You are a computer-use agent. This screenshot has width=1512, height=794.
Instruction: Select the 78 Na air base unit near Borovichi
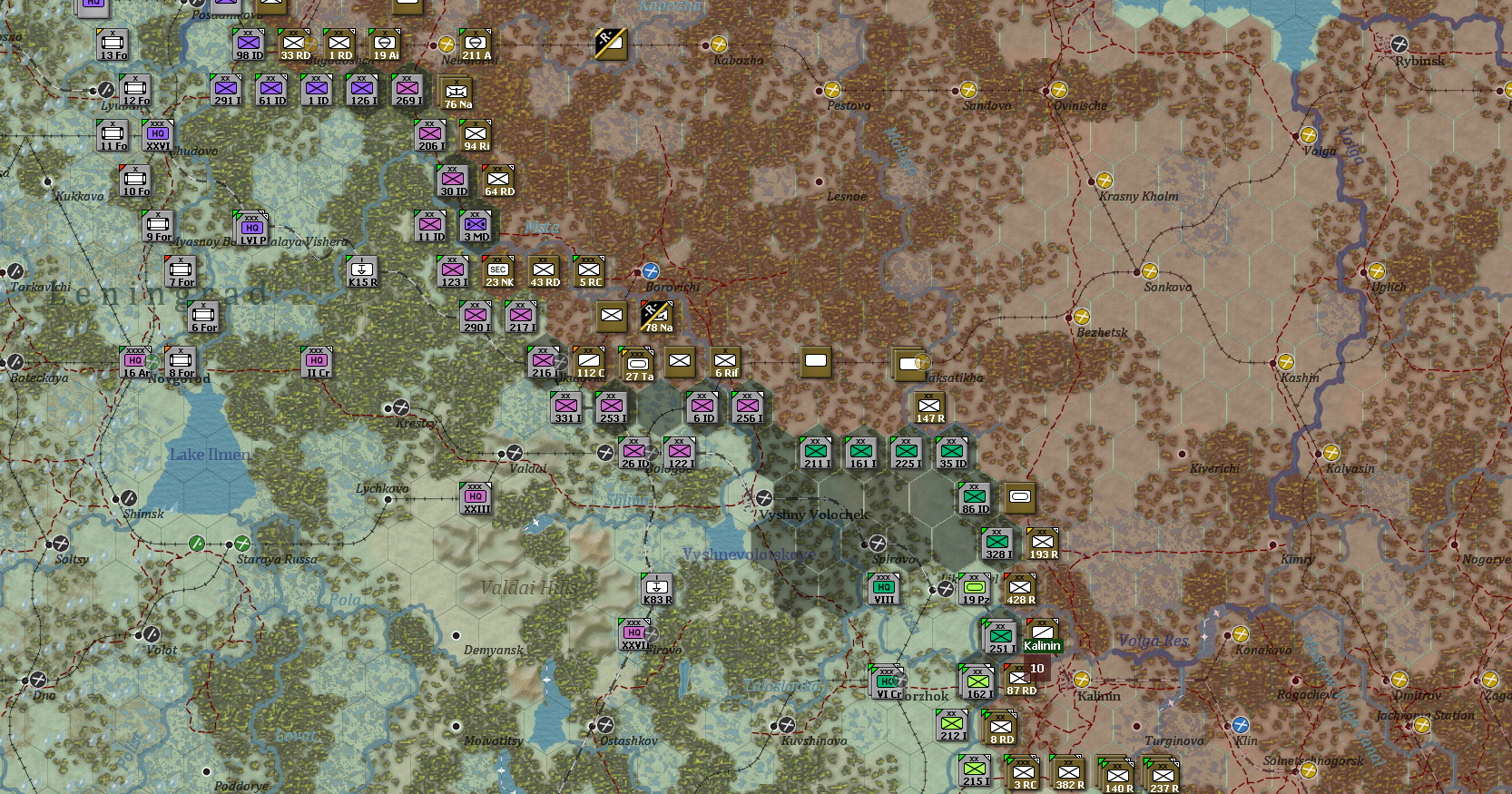[656, 317]
